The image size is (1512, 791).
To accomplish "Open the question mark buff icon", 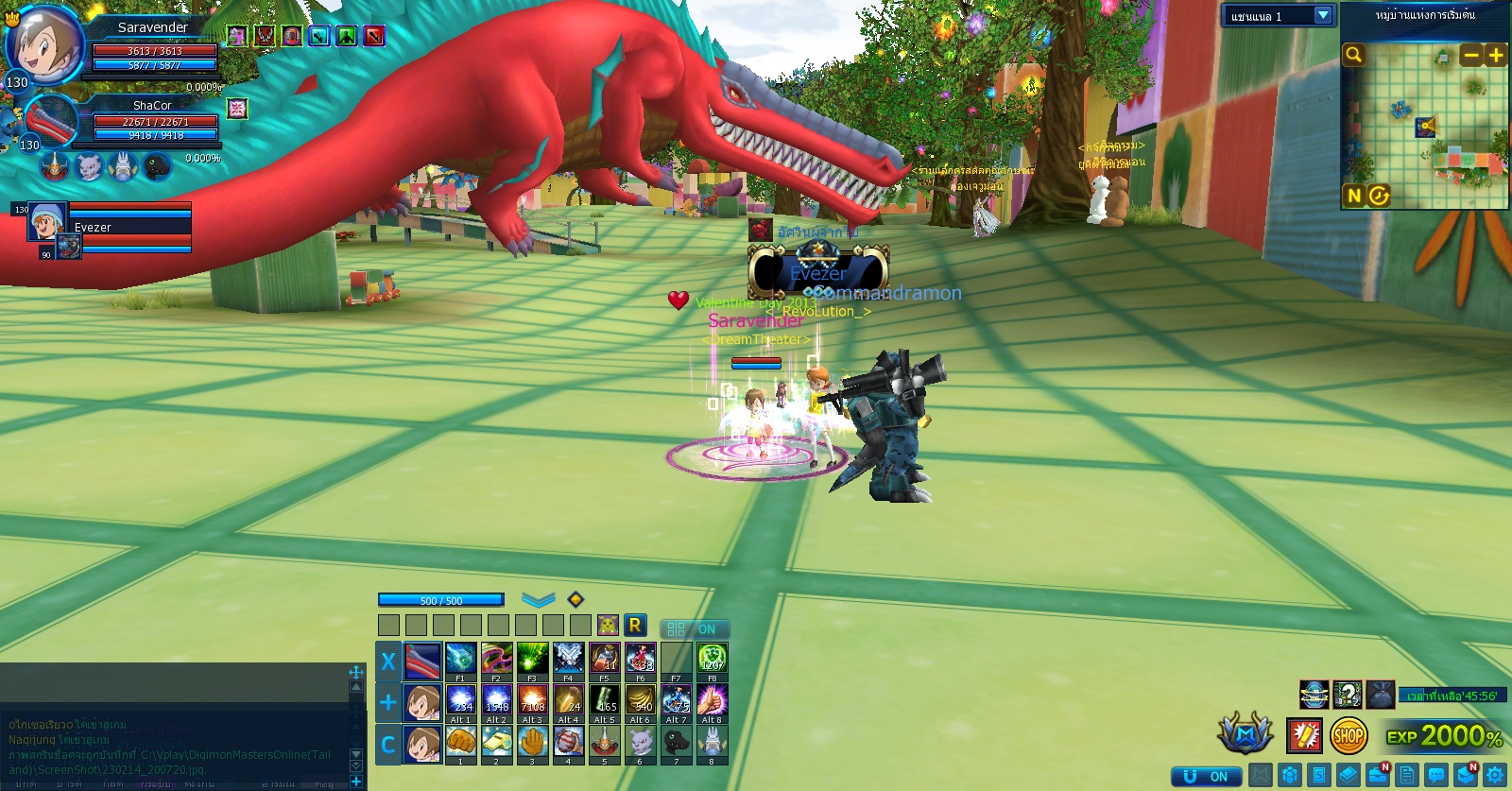I will click(x=1348, y=695).
